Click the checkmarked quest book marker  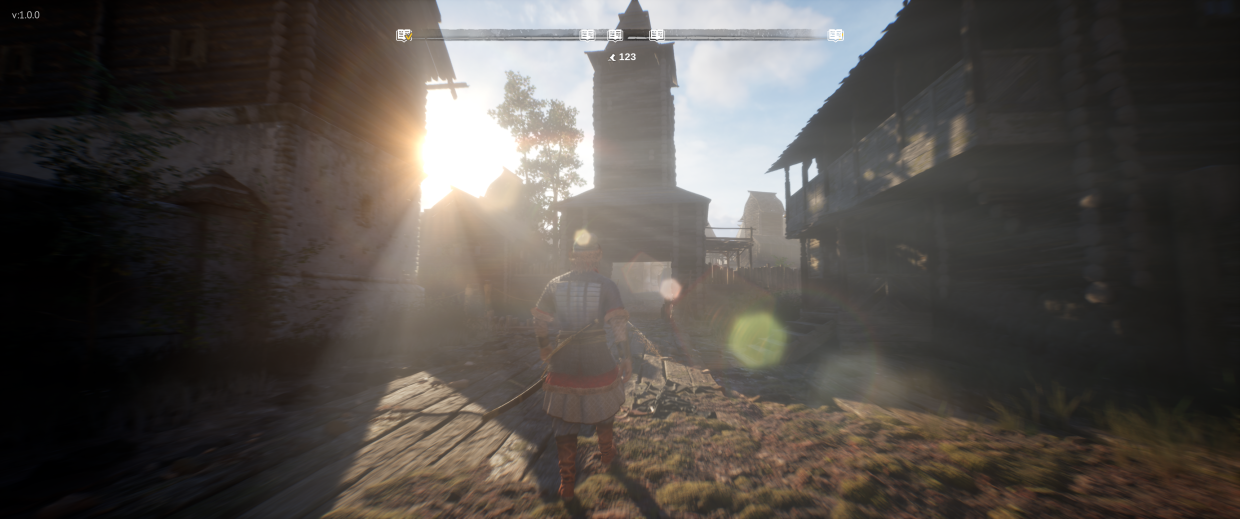click(404, 35)
